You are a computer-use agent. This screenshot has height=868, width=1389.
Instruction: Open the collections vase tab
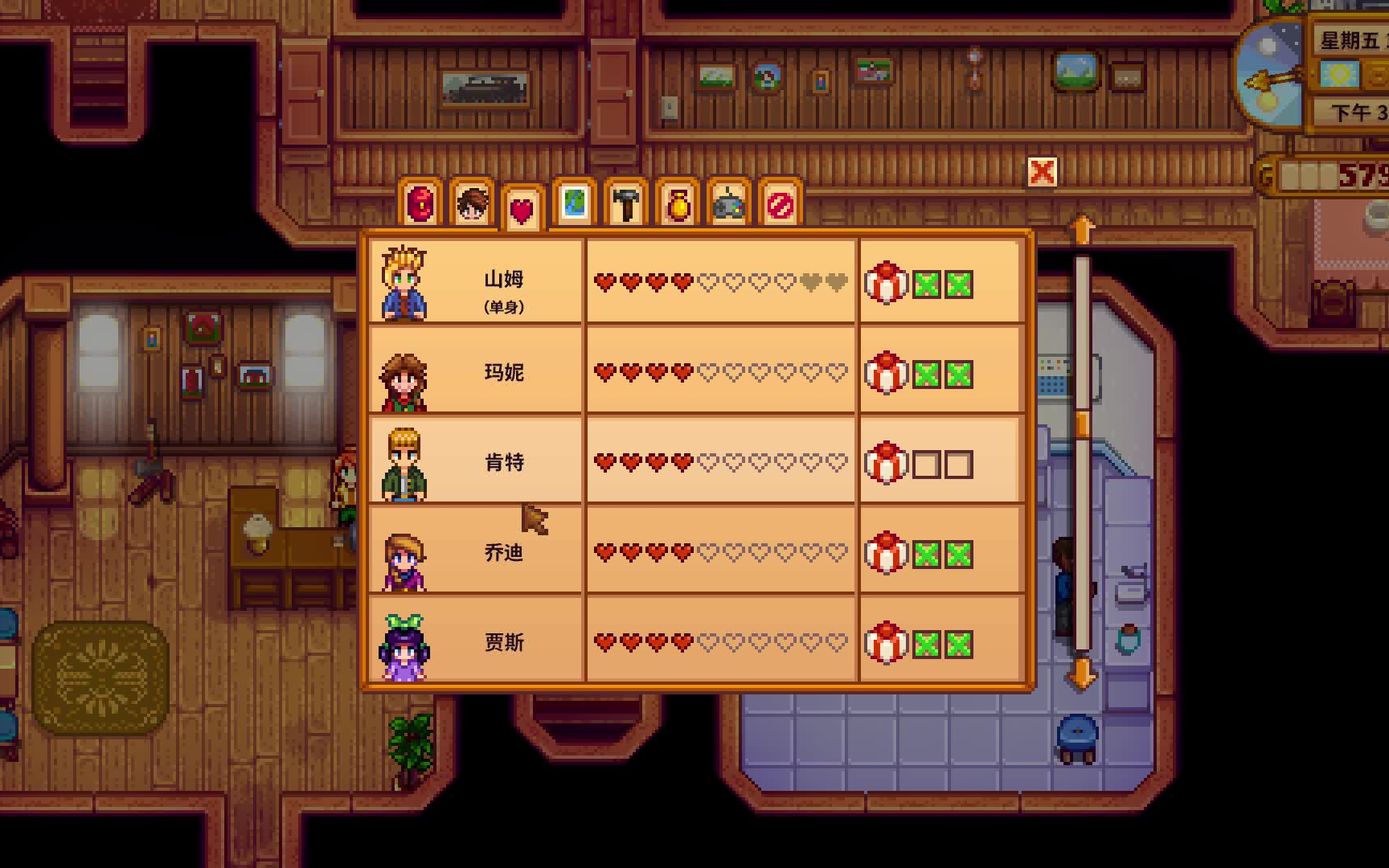678,205
